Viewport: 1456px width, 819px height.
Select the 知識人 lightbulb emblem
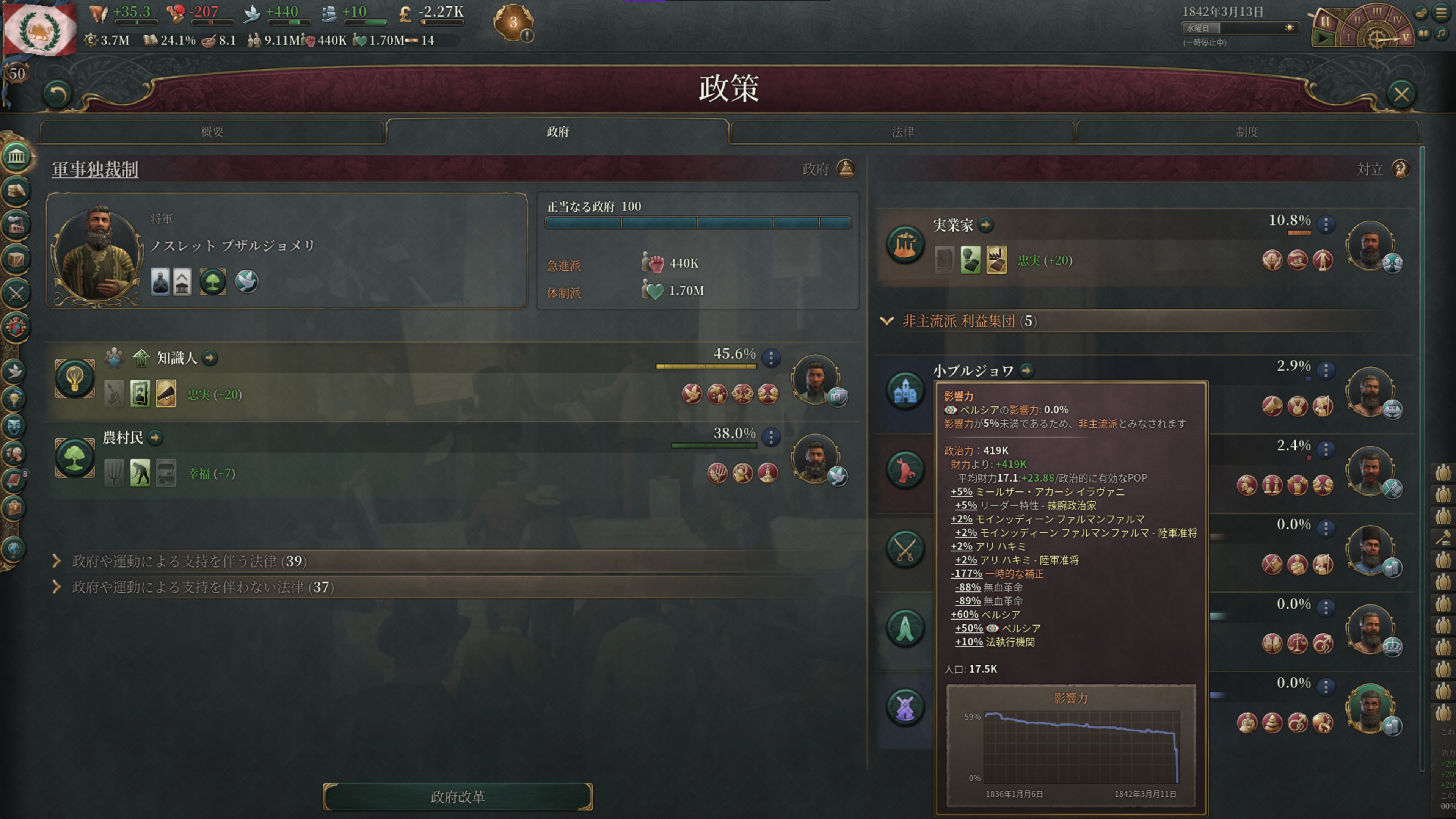[75, 378]
